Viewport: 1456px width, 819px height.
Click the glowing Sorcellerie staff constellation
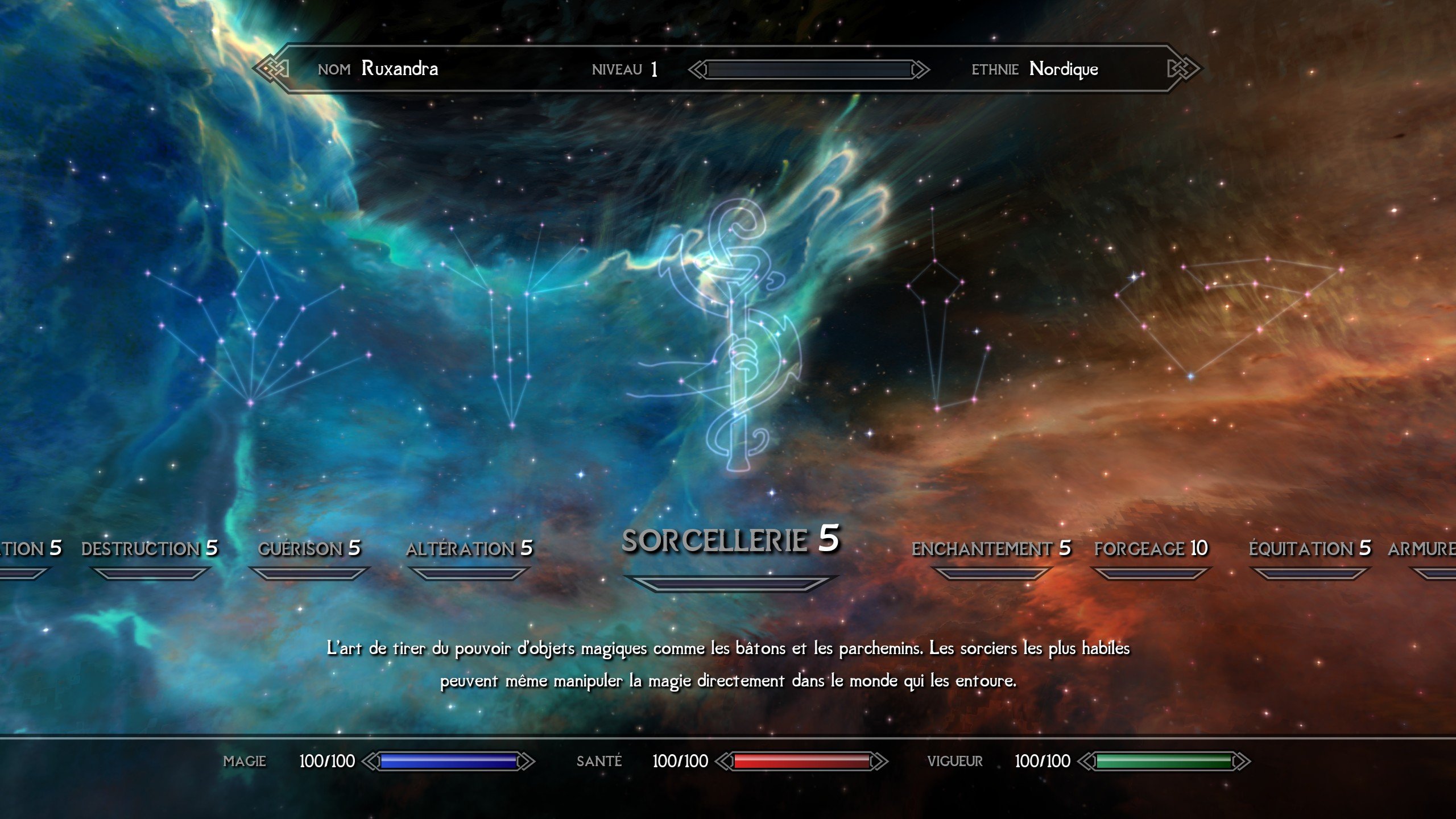(737, 336)
